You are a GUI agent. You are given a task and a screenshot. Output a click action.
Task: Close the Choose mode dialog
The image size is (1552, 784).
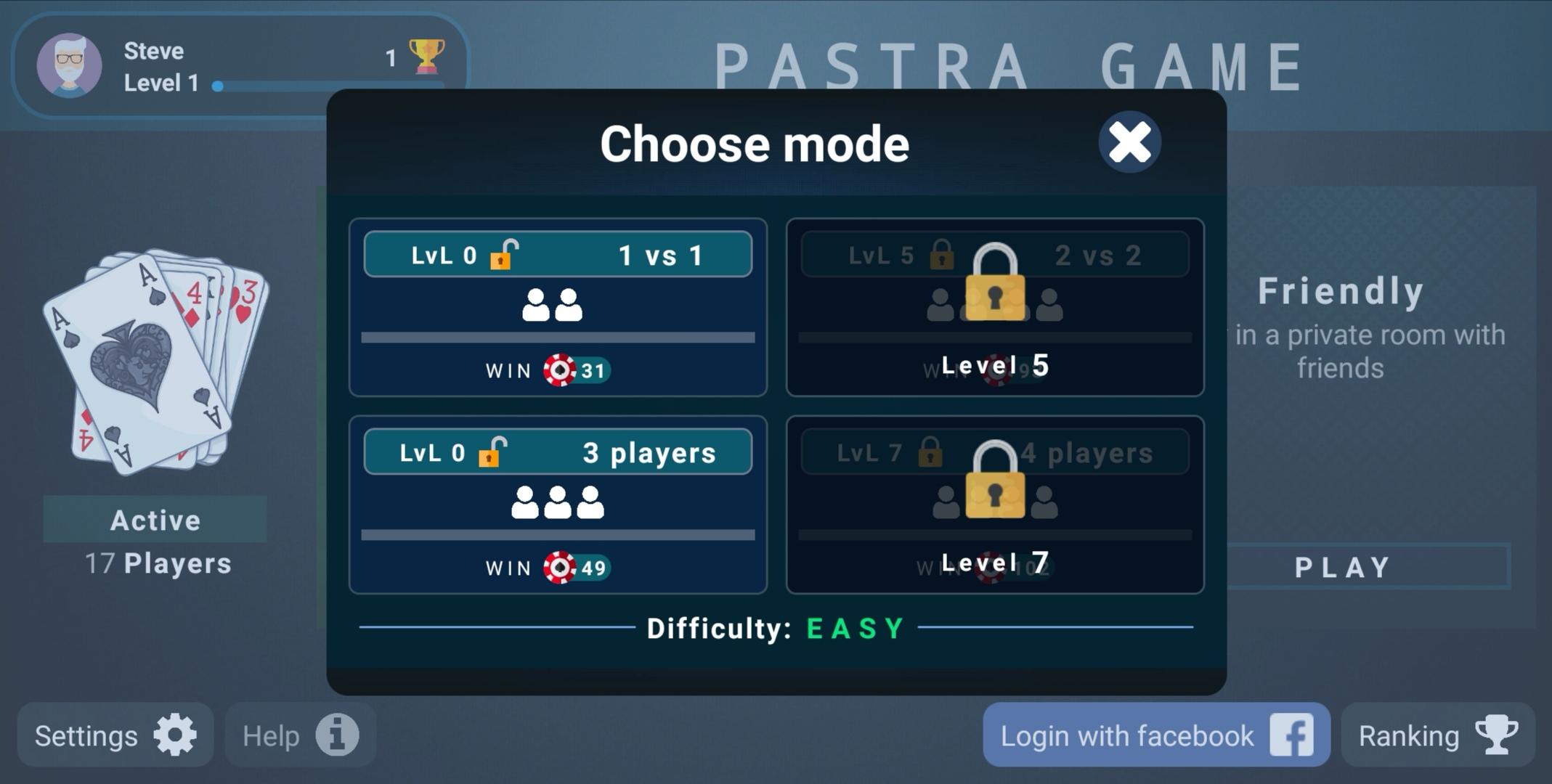tap(1129, 142)
